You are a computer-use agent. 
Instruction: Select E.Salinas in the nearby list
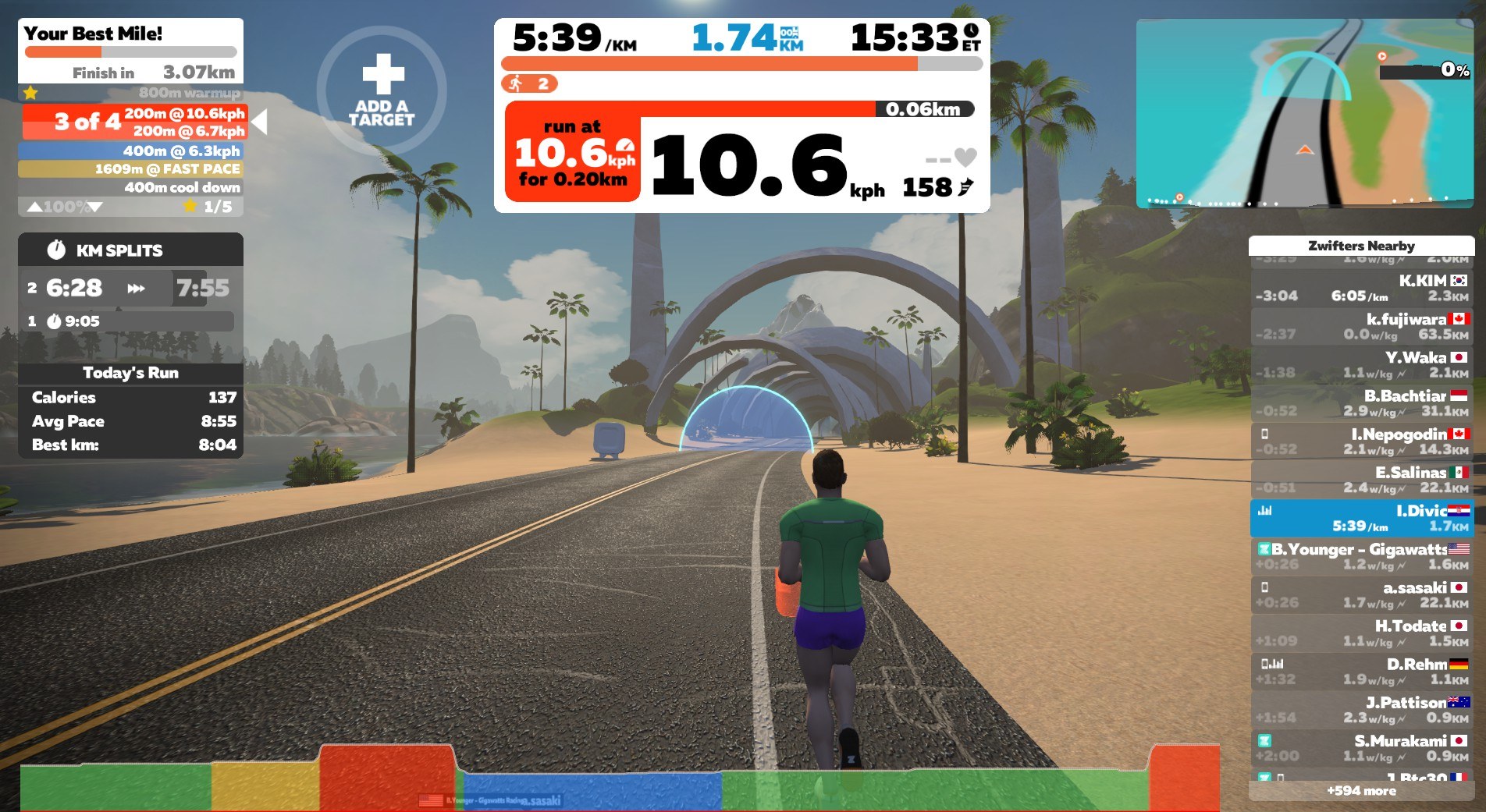click(1361, 480)
